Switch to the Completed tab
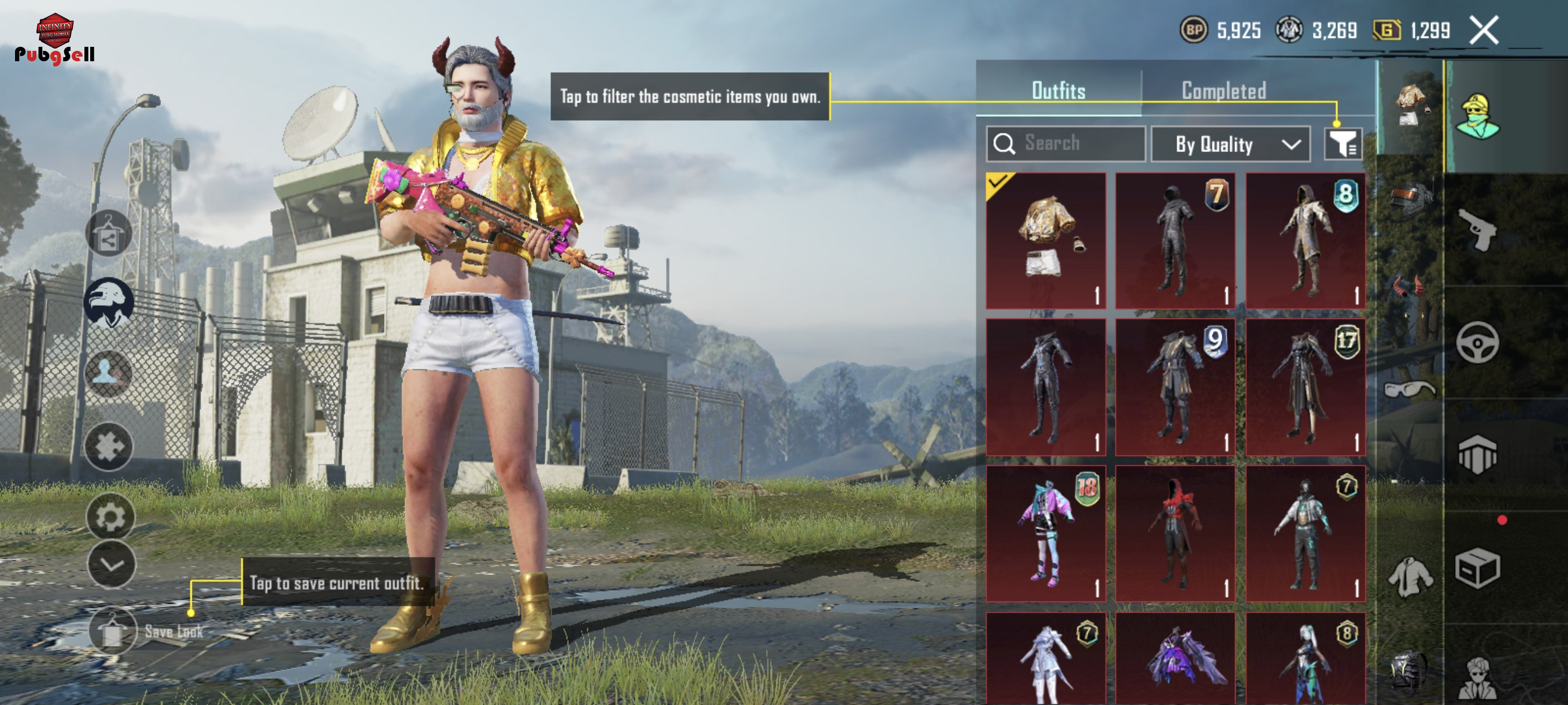This screenshot has height=705, width=1568. click(1223, 91)
